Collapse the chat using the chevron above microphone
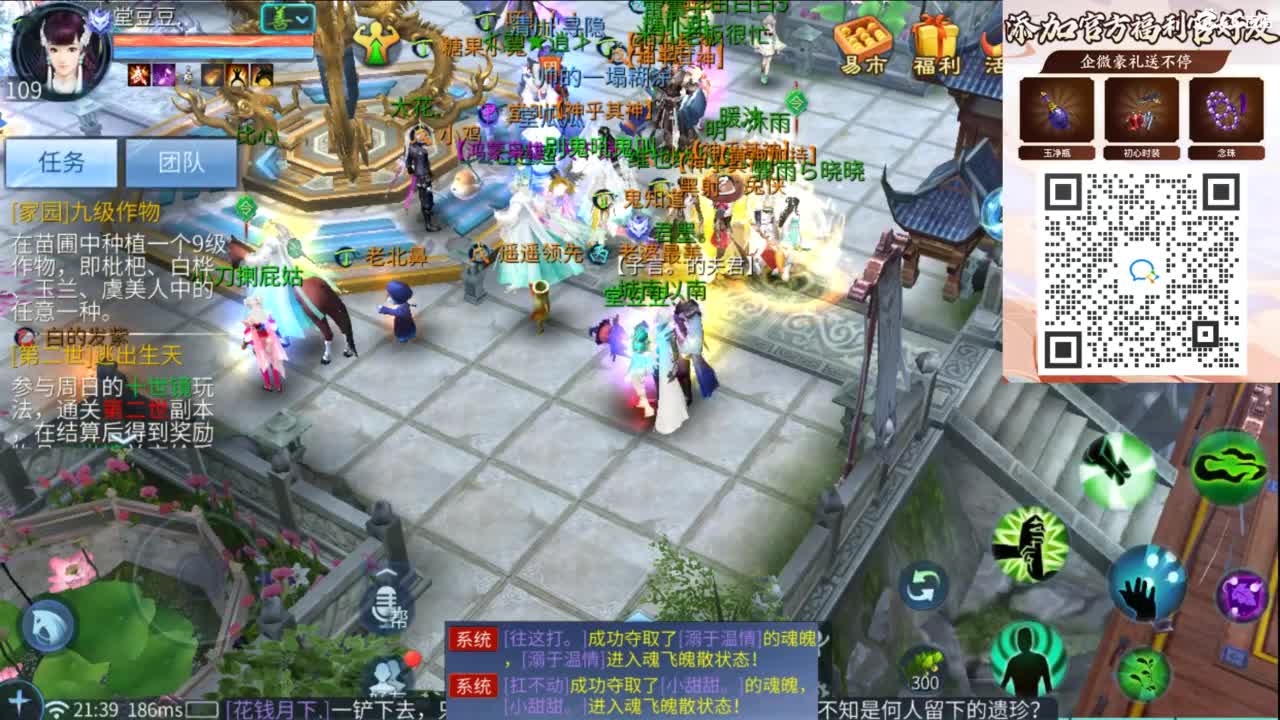The image size is (1280, 720). point(387,572)
